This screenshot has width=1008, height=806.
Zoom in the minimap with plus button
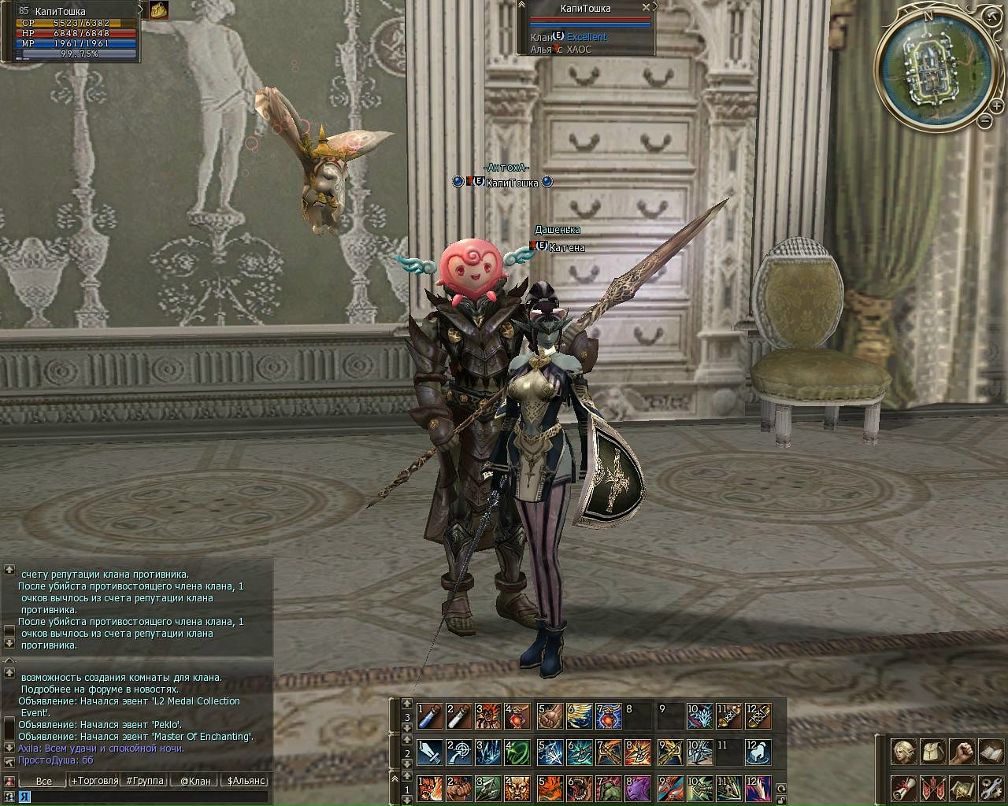(997, 105)
